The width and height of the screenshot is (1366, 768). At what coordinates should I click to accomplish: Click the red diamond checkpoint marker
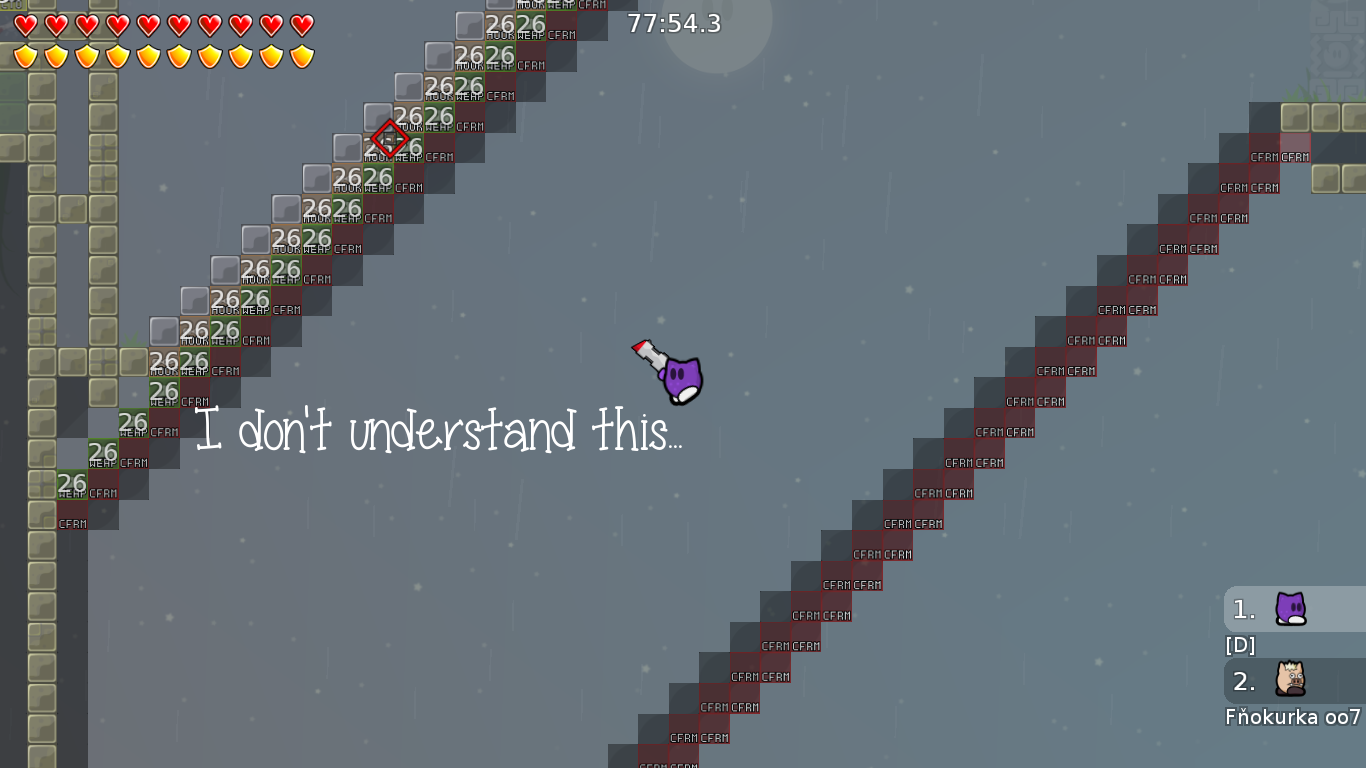390,137
